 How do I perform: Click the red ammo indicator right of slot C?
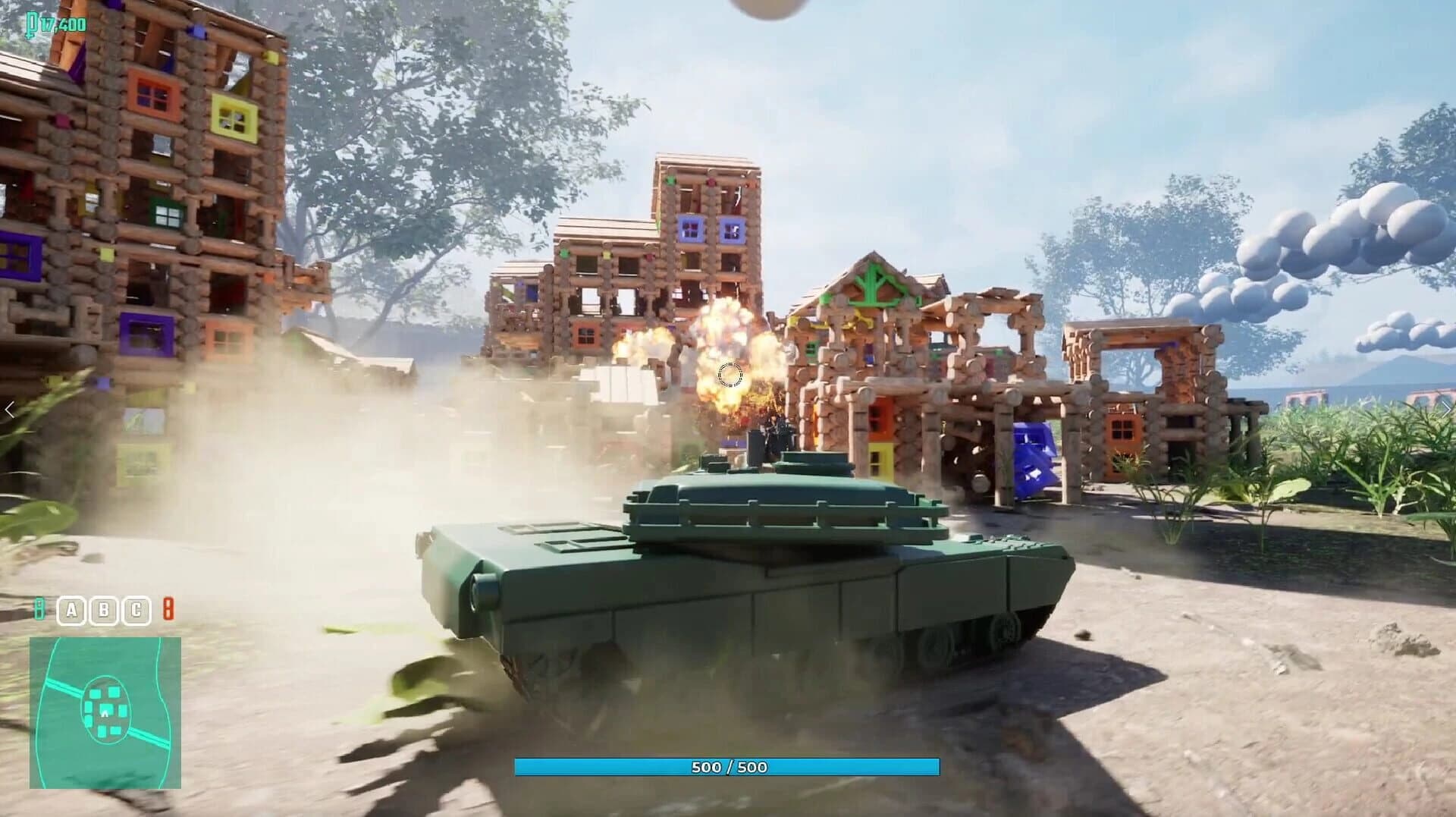tap(168, 610)
